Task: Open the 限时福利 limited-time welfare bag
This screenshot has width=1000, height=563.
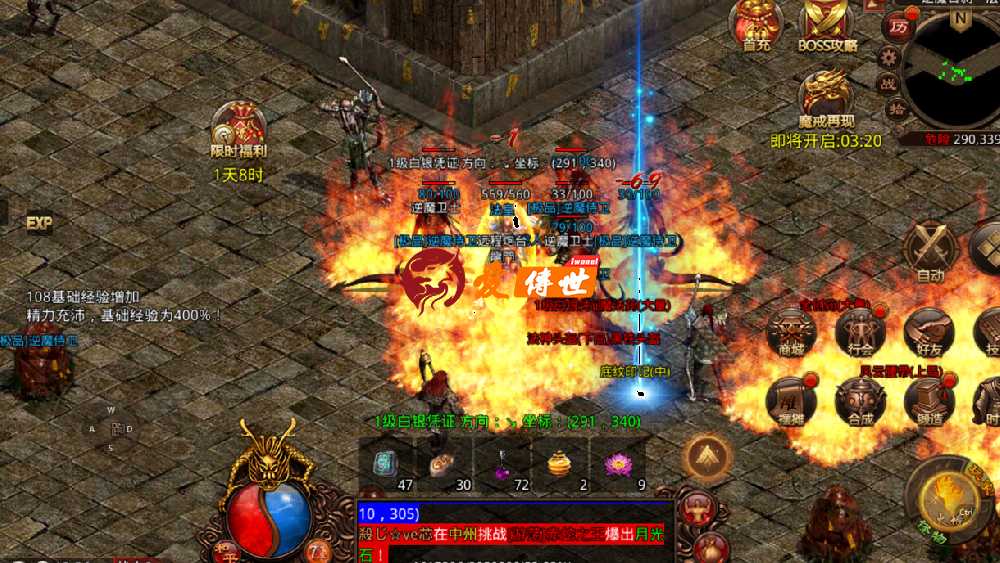Action: point(238,130)
